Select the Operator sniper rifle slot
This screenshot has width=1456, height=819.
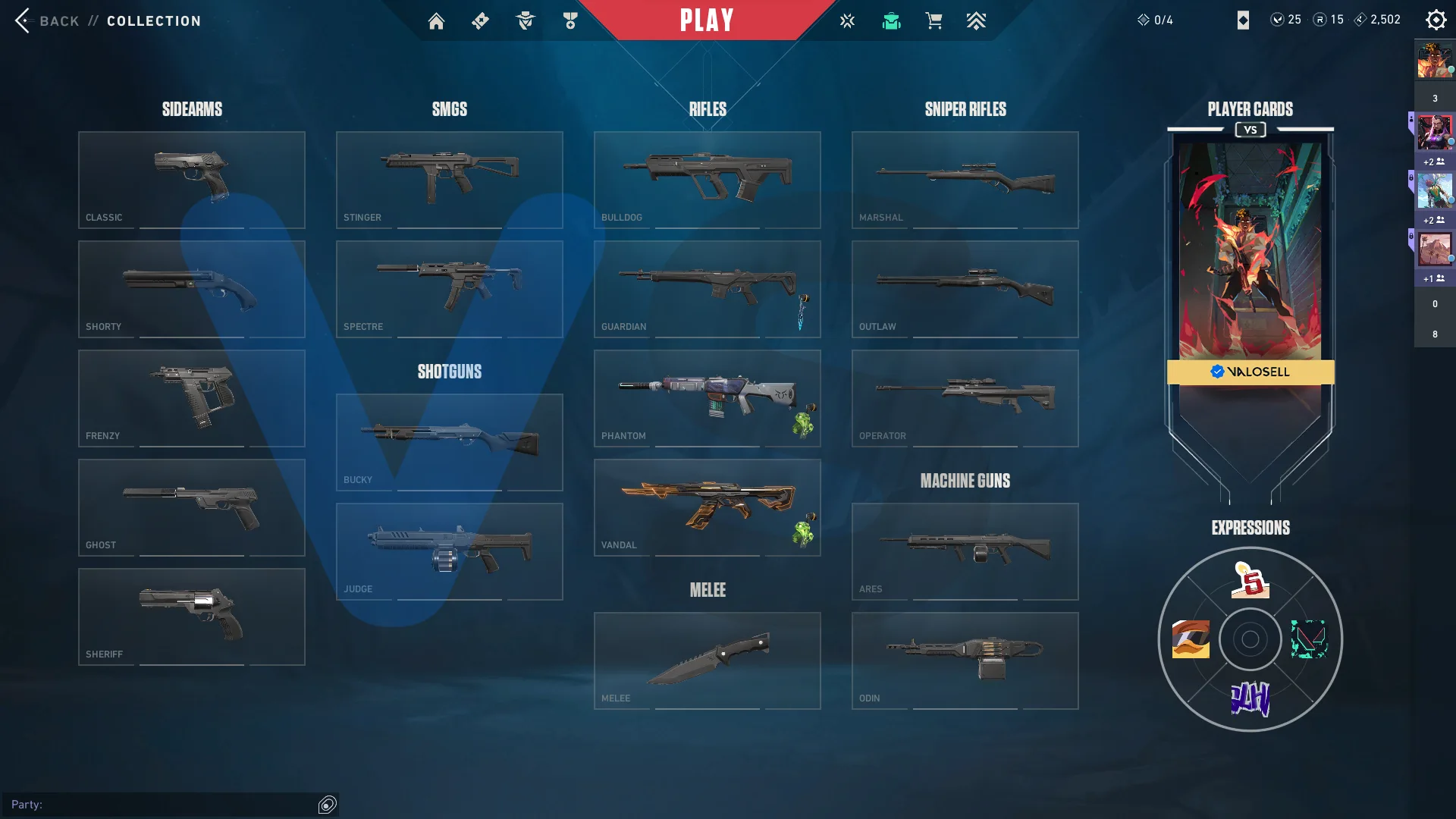click(965, 398)
